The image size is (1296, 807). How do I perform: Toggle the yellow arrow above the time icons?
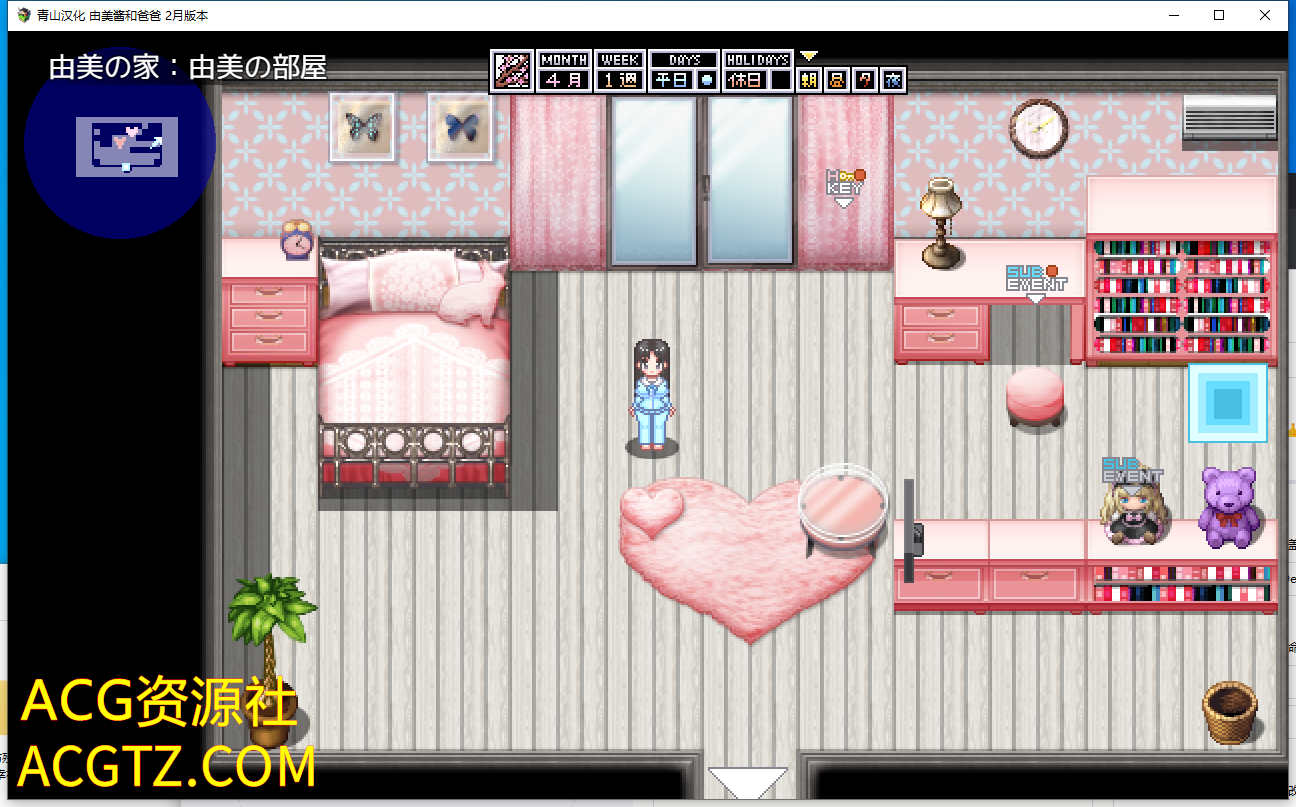coord(809,56)
